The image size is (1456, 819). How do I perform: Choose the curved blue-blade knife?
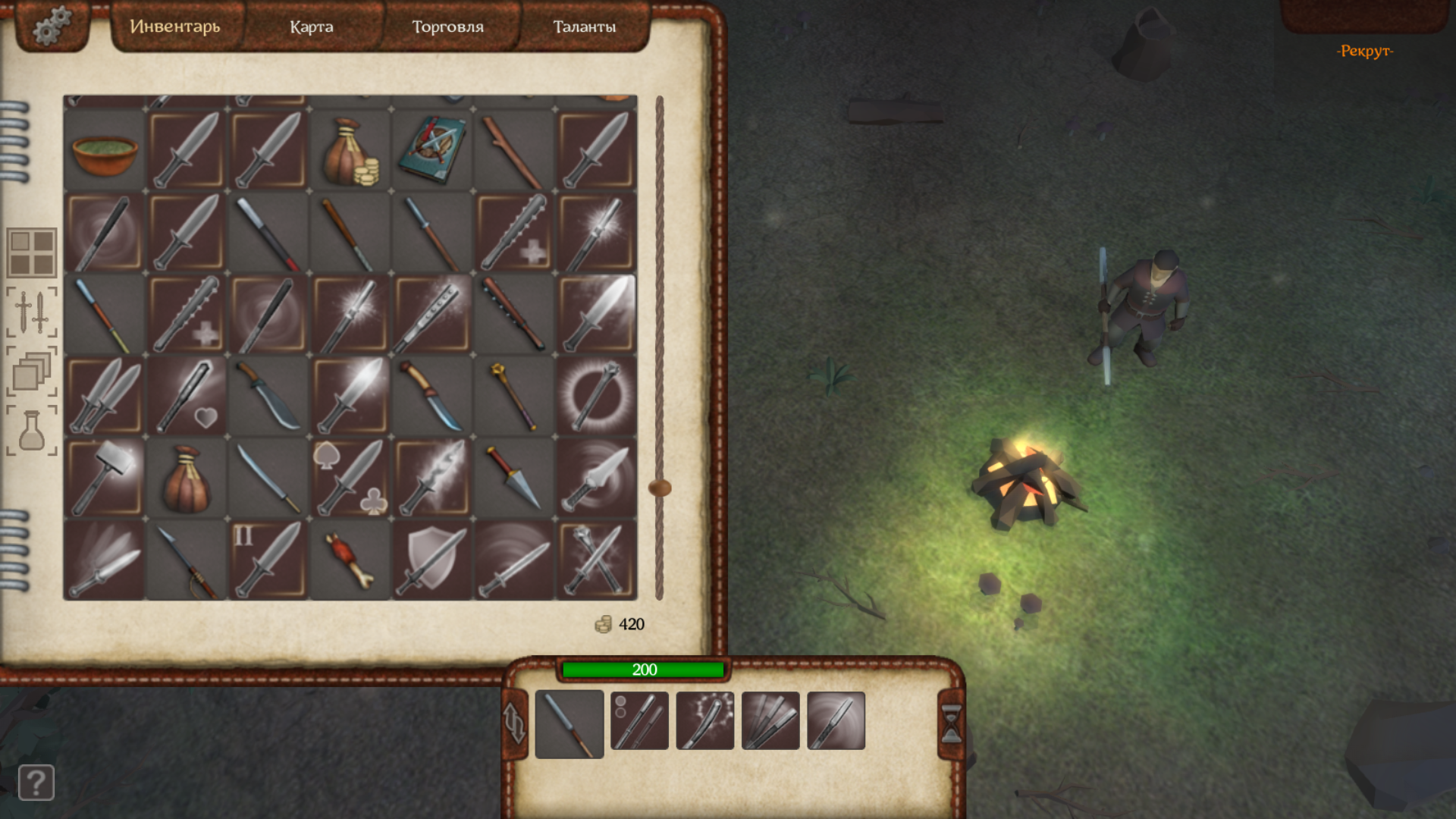pos(432,396)
